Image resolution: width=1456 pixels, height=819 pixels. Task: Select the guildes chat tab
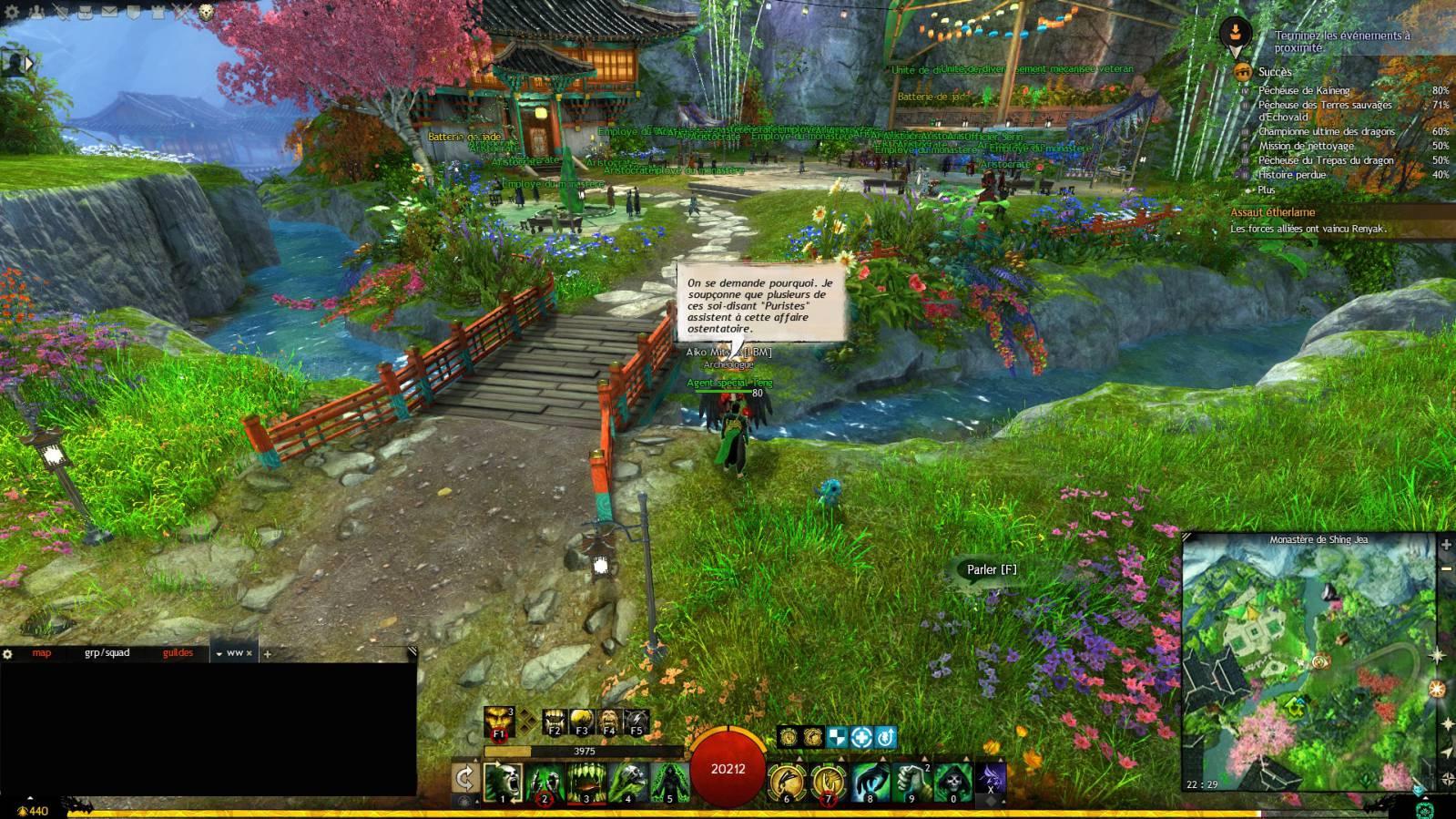coord(178,653)
